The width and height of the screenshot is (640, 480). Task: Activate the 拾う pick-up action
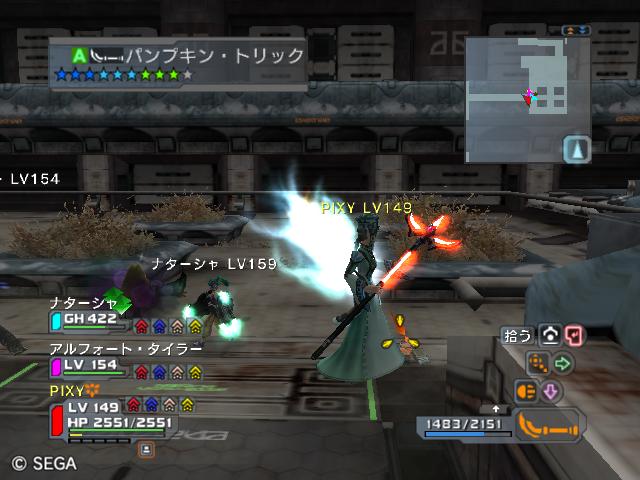point(519,336)
